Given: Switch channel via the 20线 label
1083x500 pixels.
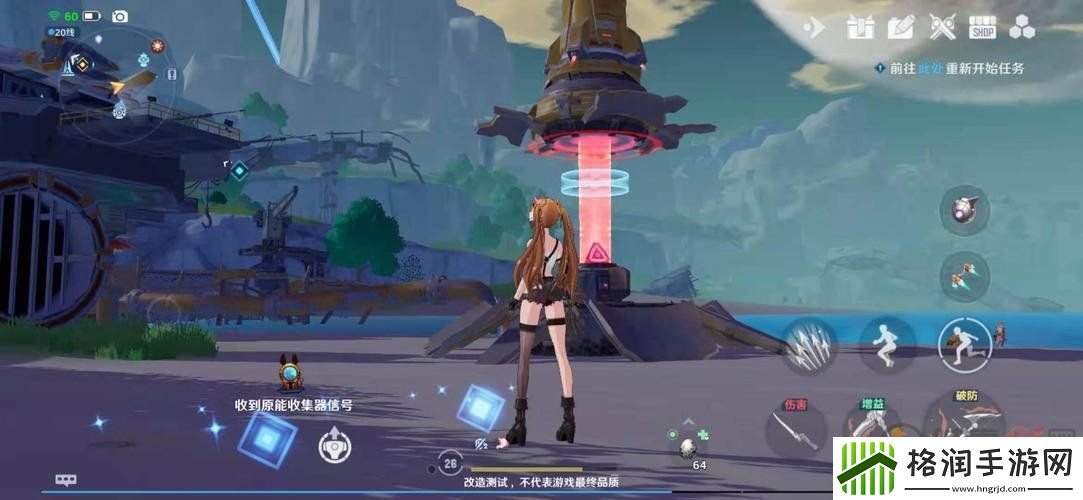Looking at the screenshot, I should click(62, 32).
